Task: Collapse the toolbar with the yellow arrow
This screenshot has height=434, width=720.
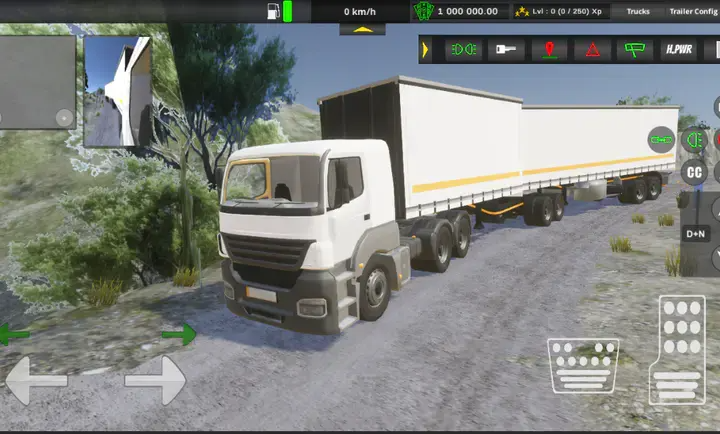Action: (426, 49)
